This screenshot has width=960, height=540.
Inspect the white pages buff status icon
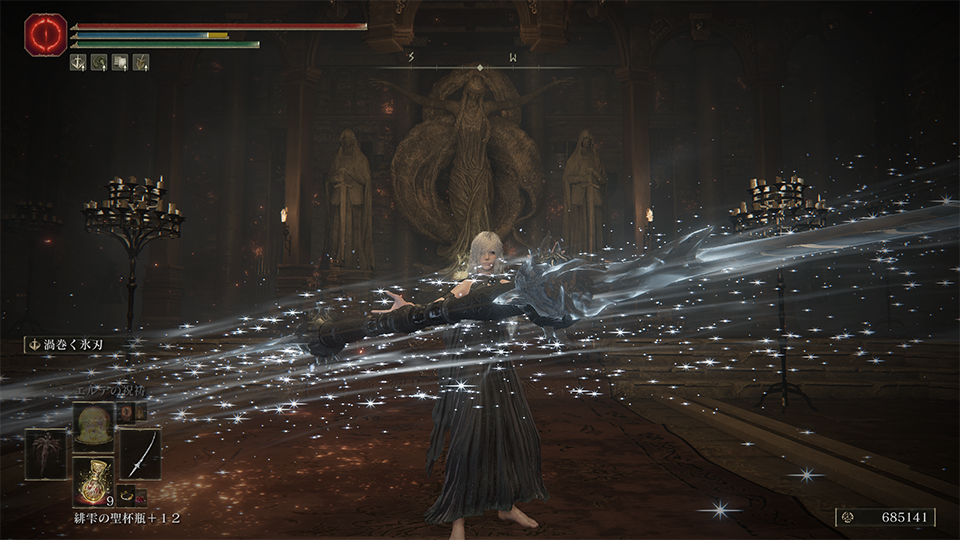tap(121, 62)
